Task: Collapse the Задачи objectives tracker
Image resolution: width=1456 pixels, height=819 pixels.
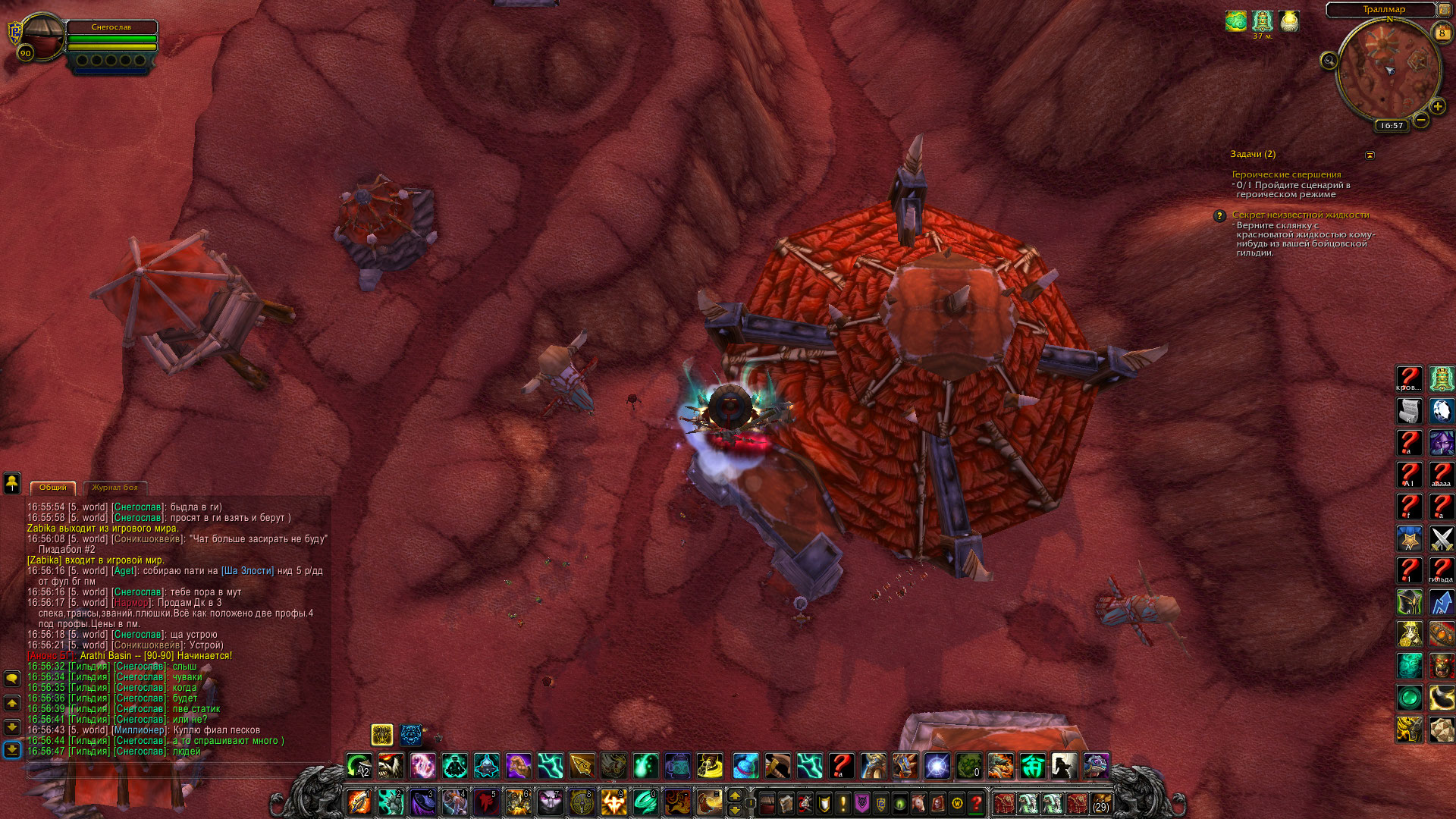Action: click(x=1370, y=155)
